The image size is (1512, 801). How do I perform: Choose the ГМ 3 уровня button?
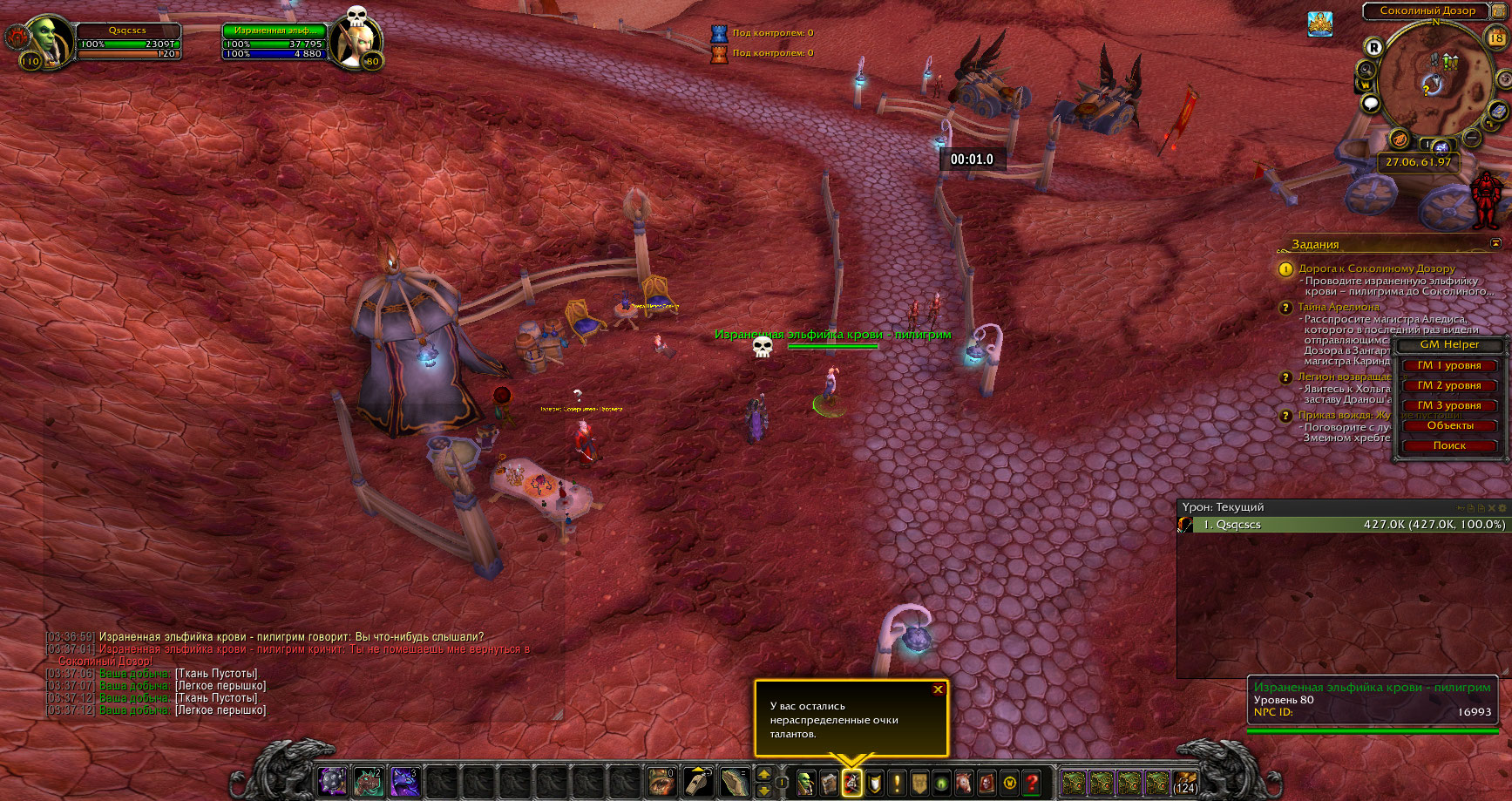tap(1448, 406)
